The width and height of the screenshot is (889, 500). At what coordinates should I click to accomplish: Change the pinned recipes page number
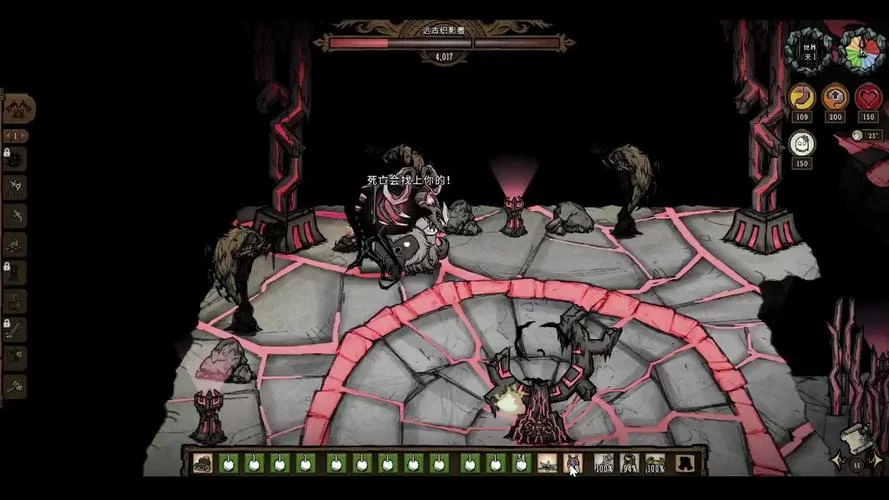point(15,135)
